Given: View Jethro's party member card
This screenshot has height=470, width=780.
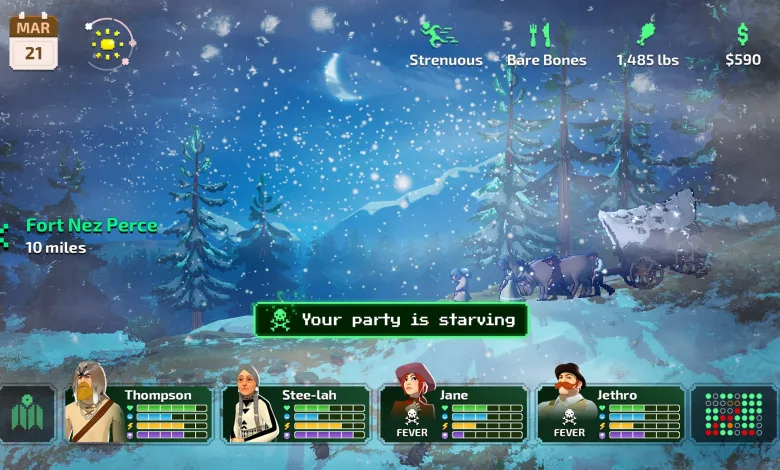Looking at the screenshot, I should point(610,414).
